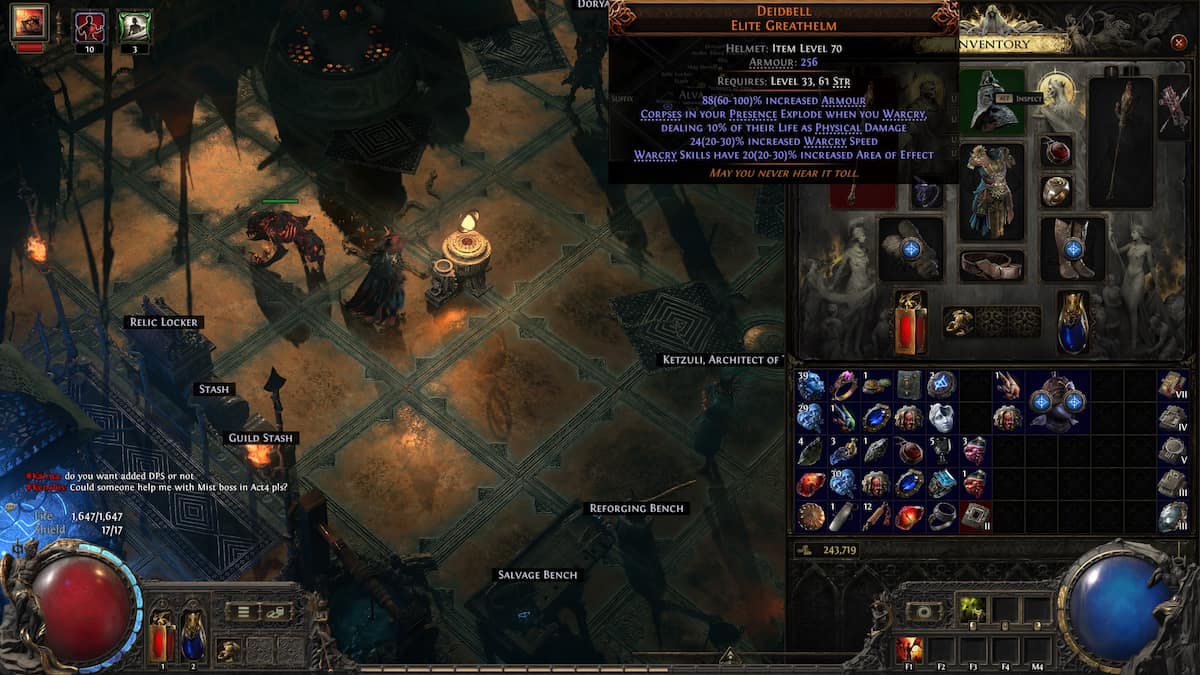Select the life flask in equipment panel
Viewport: 1200px width, 675px height.
point(911,322)
